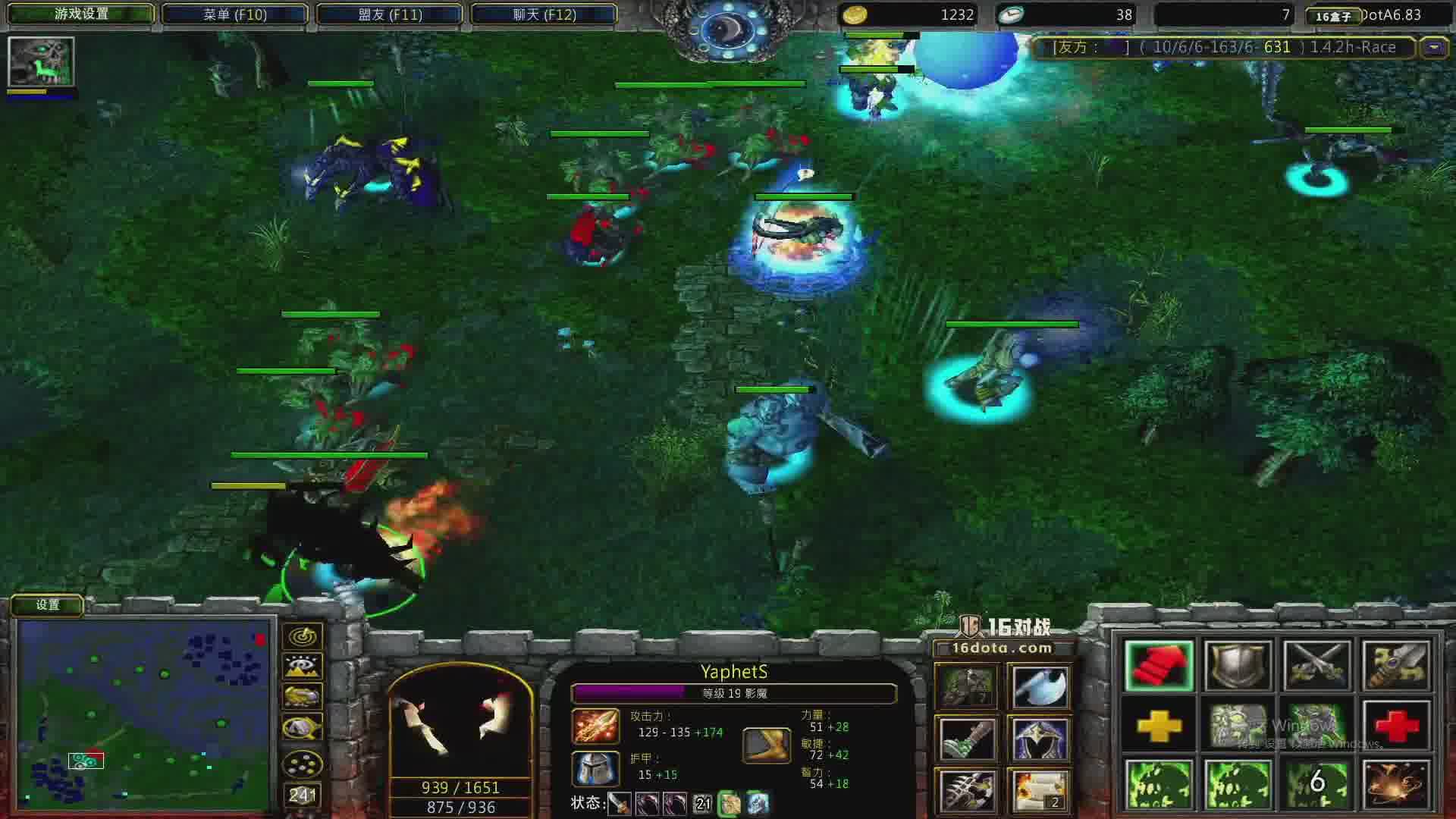Use the scroll item with 2 charges

coord(1040,789)
